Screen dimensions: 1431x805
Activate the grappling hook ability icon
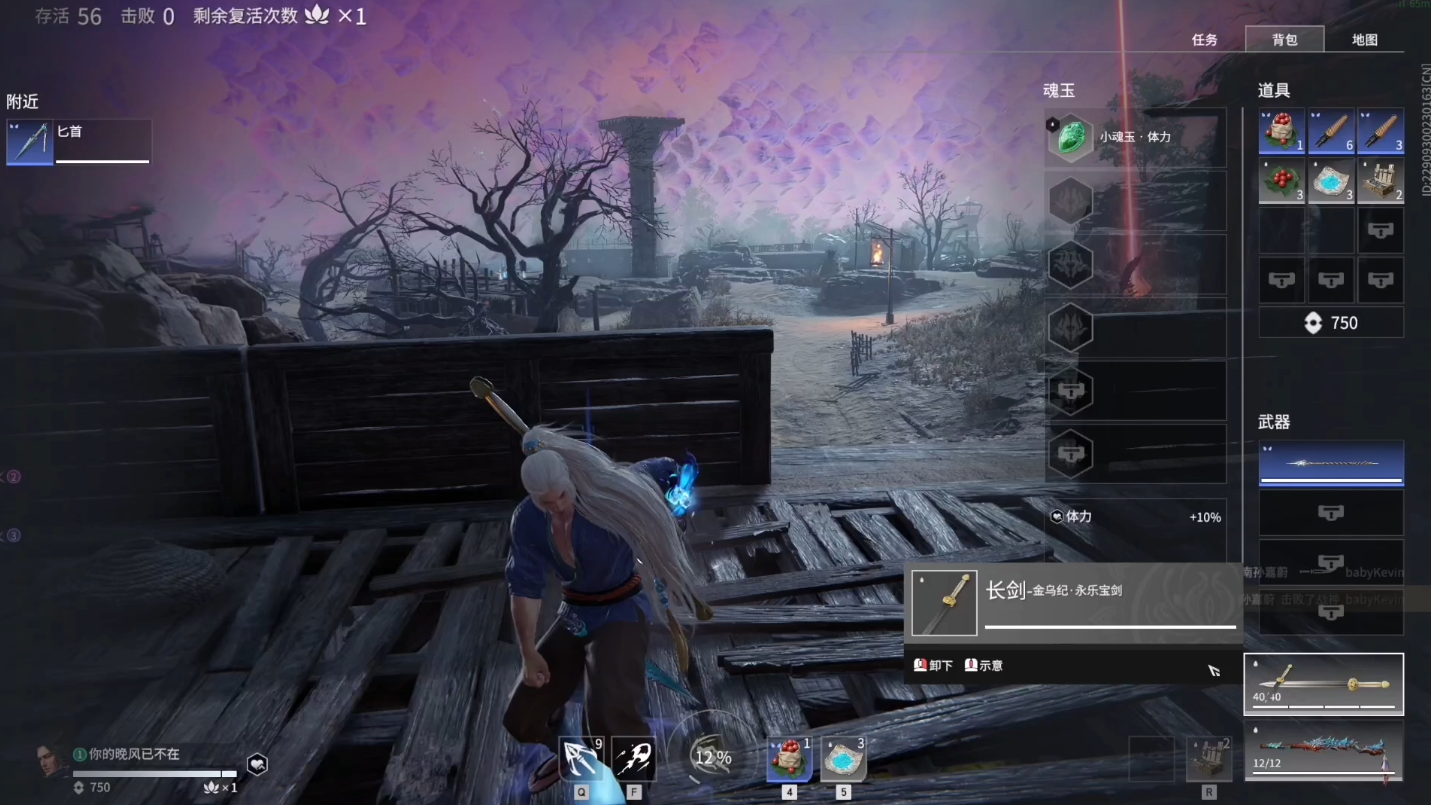point(581,759)
